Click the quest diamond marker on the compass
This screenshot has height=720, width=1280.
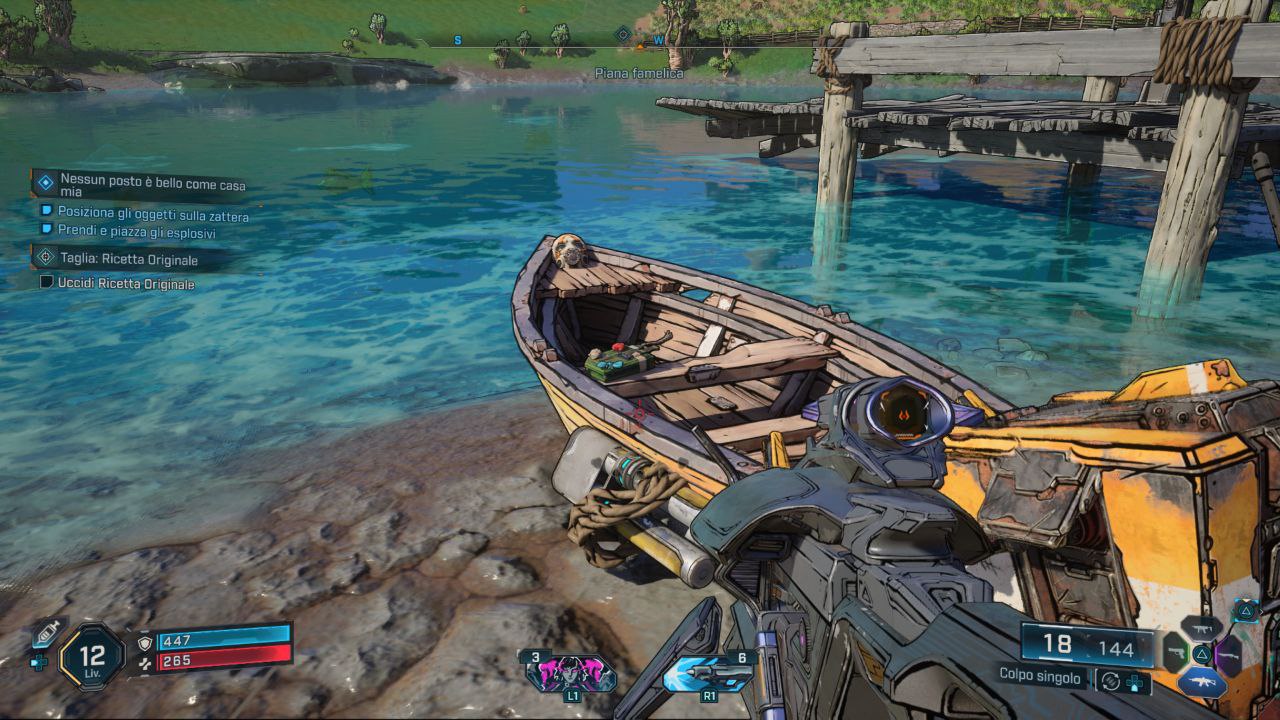[x=623, y=35]
